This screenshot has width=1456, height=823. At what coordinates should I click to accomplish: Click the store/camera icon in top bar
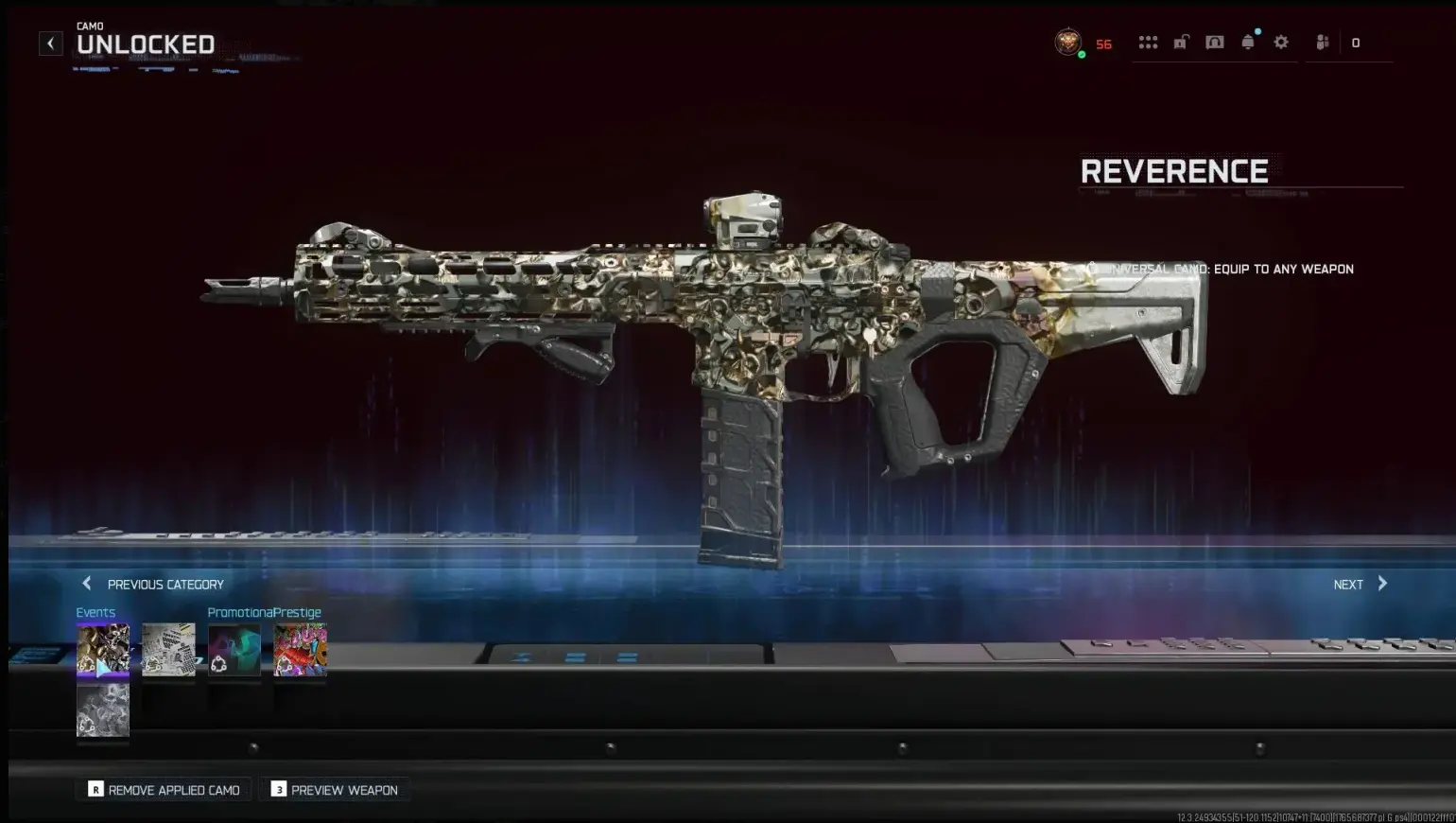1214,42
